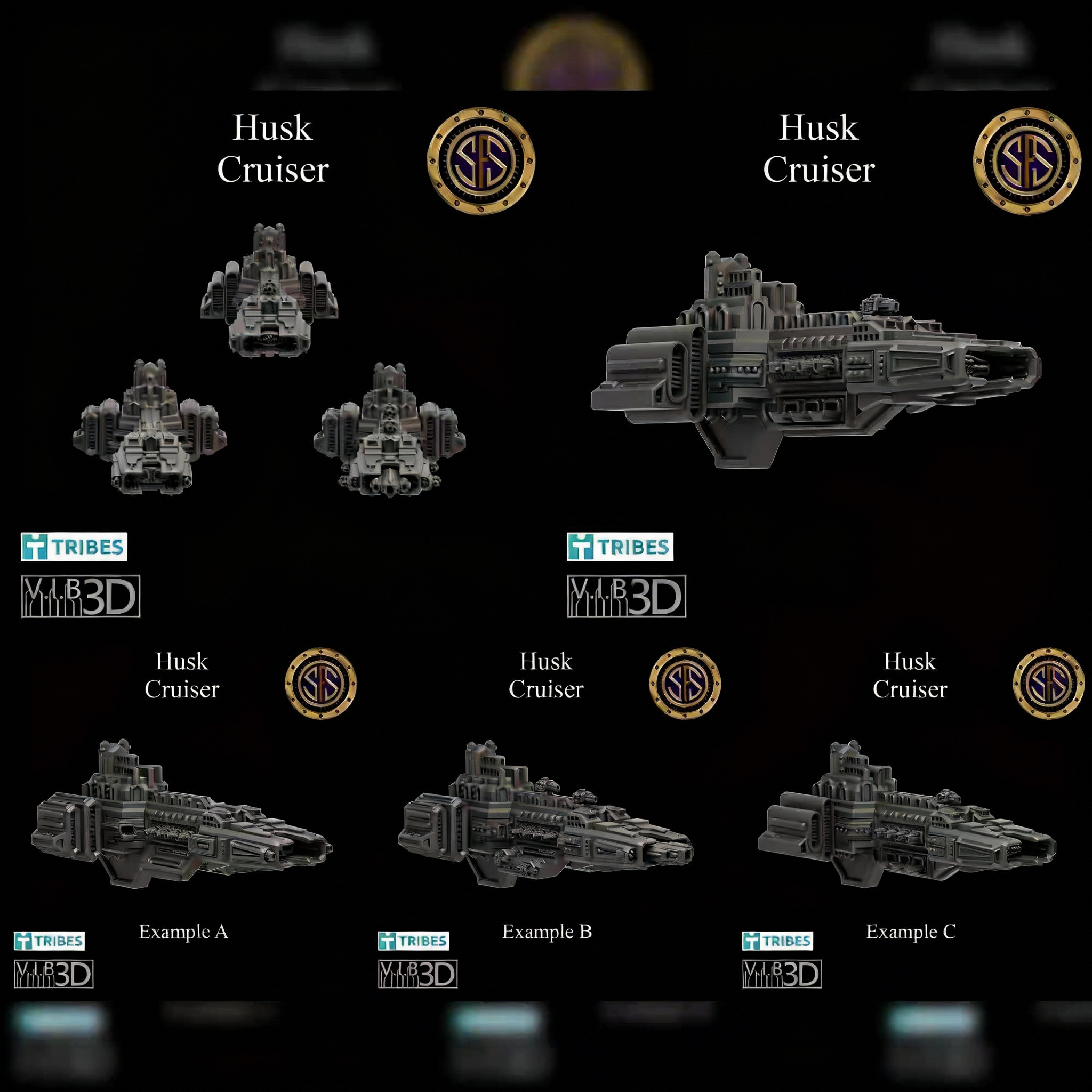Image resolution: width=1092 pixels, height=1092 pixels.
Task: View the Husk Cruiser Example C image
Action: point(910,814)
